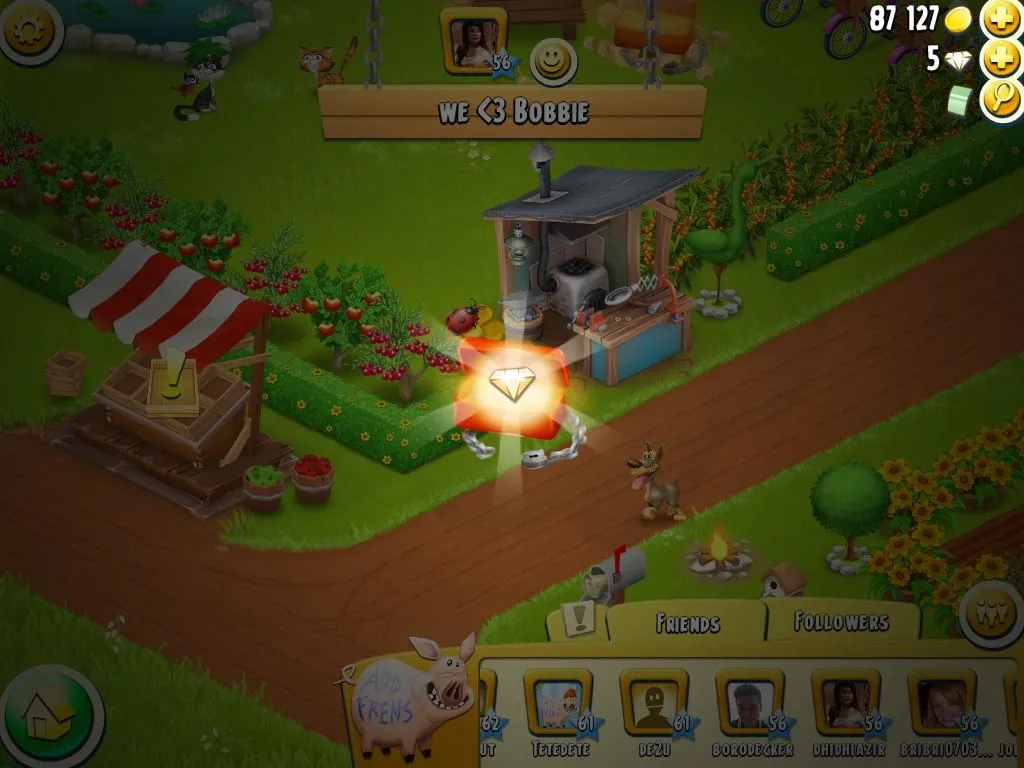Choose friend Dhidhiazir's avatar
Image resolution: width=1024 pixels, height=768 pixels.
point(845,703)
